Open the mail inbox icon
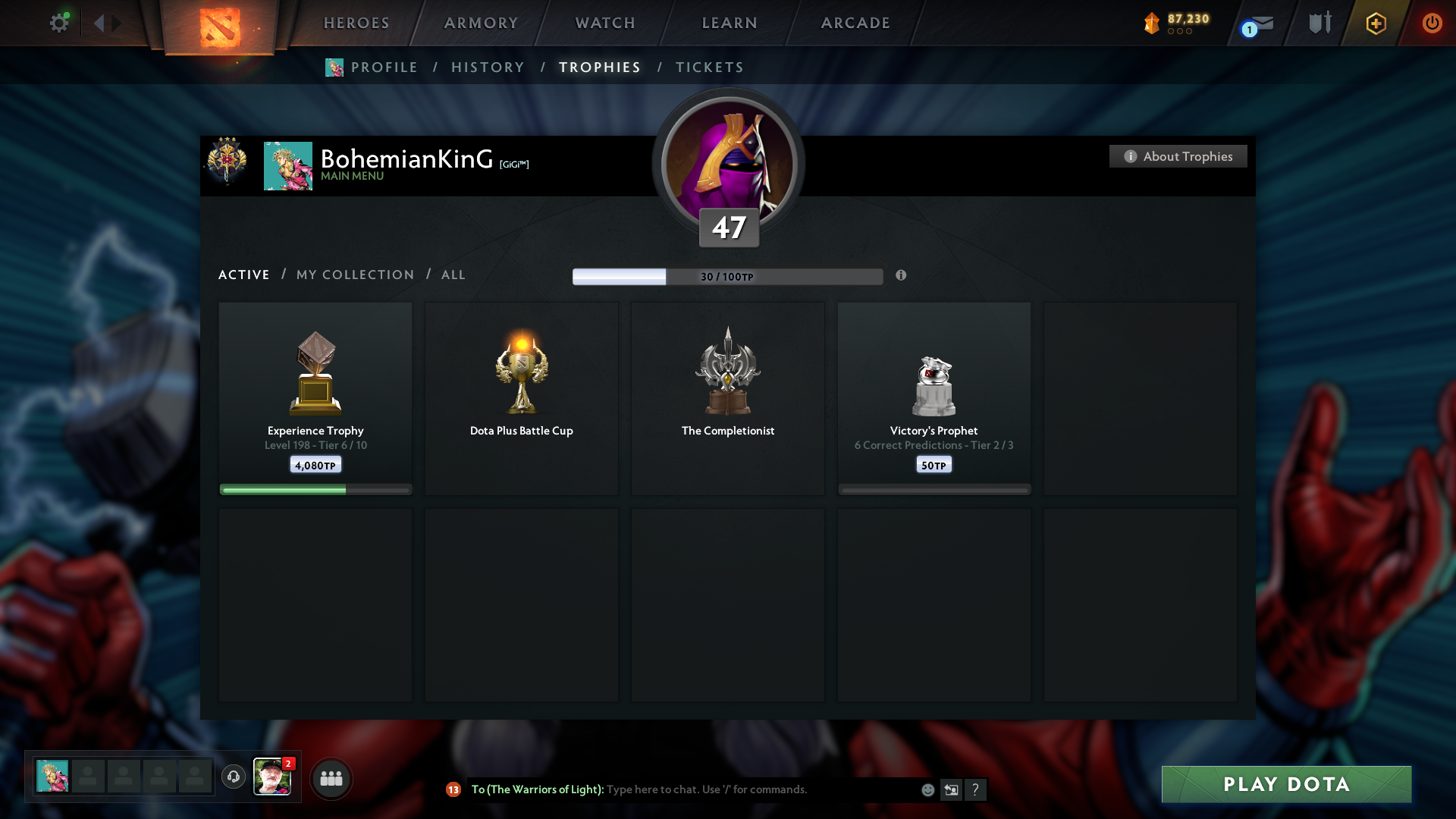 (x=1260, y=24)
